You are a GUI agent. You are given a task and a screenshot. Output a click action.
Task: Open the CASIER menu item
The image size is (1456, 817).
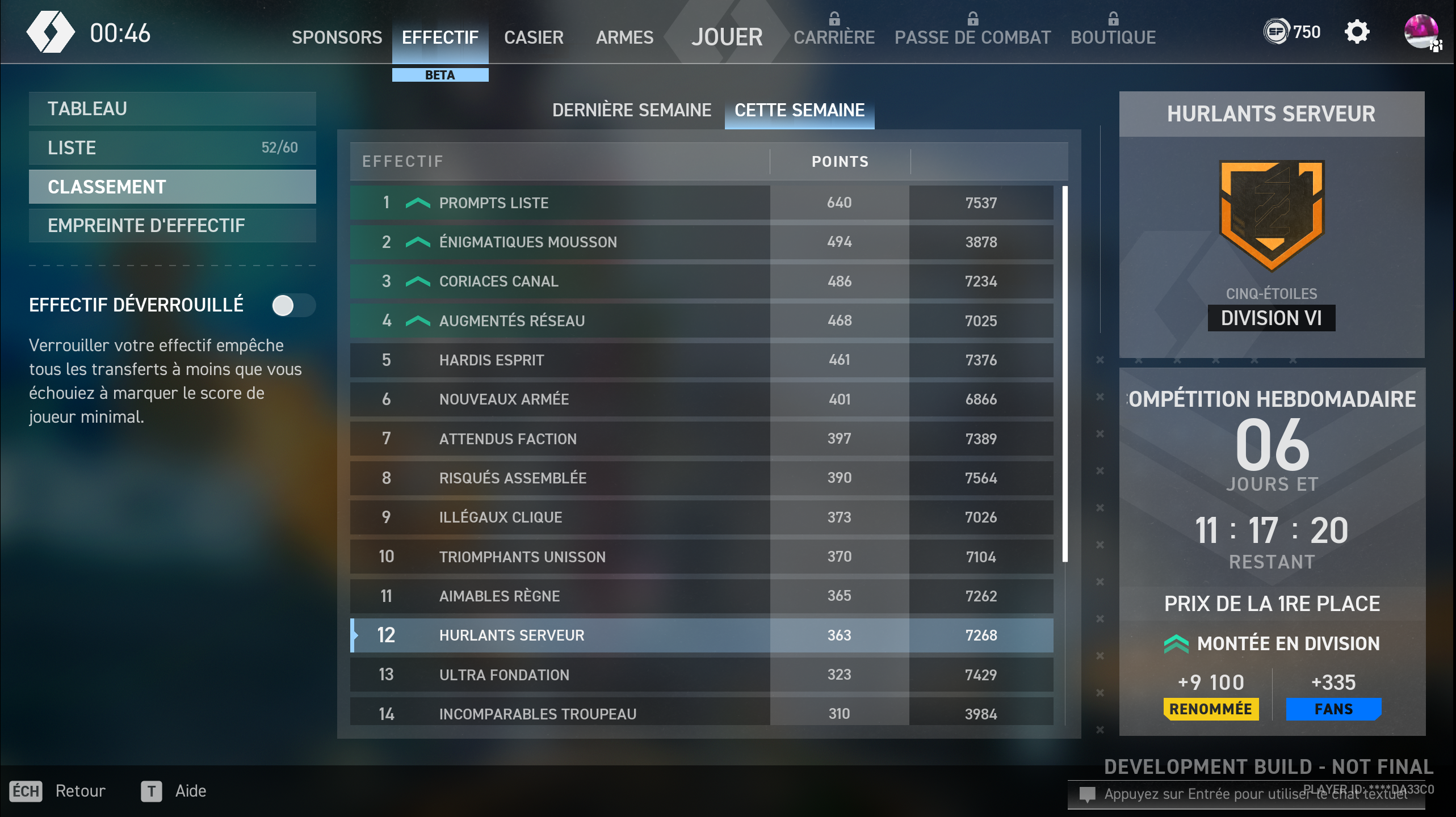(533, 37)
